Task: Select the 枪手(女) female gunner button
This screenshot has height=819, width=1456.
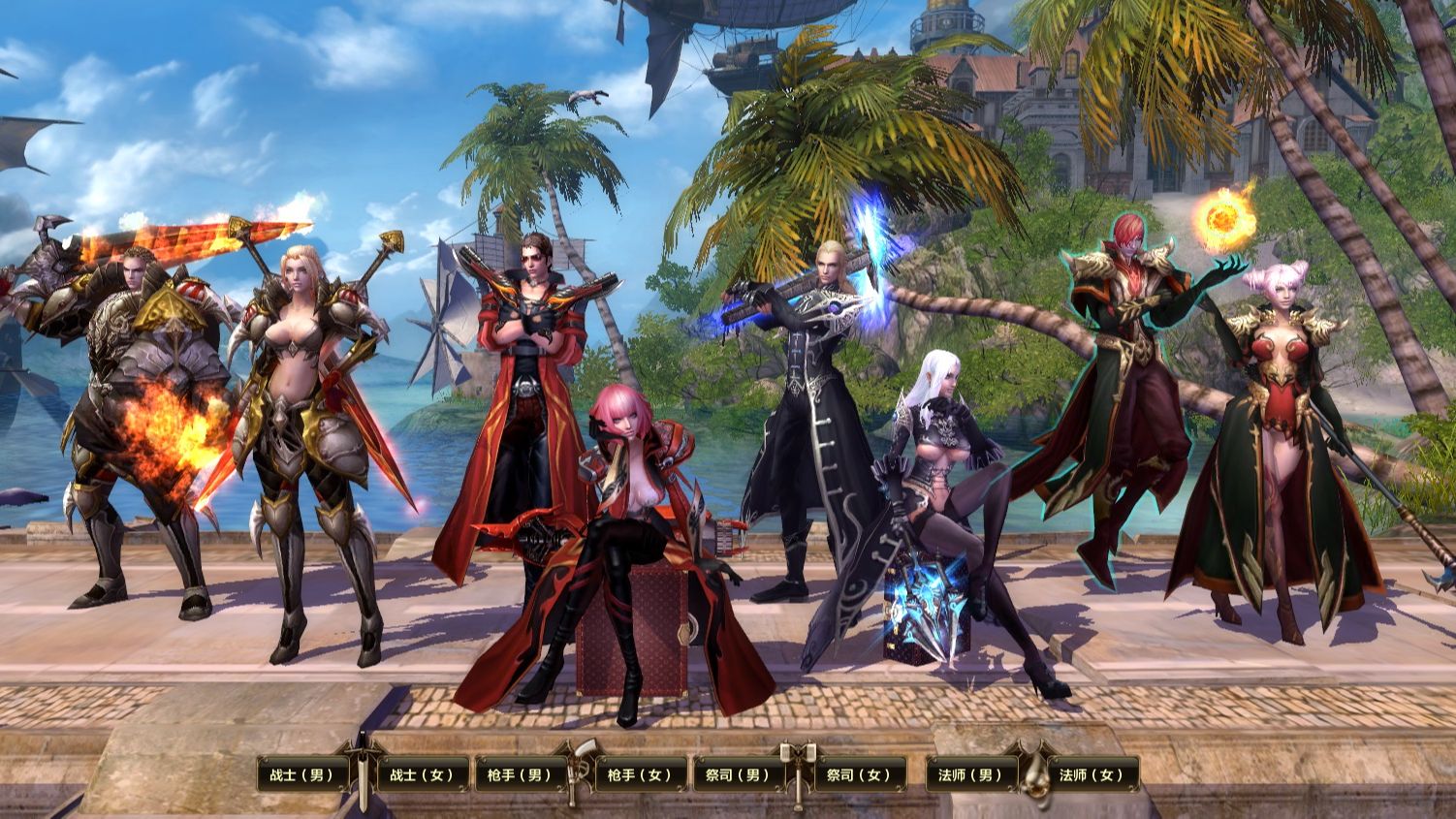Action: pos(641,774)
